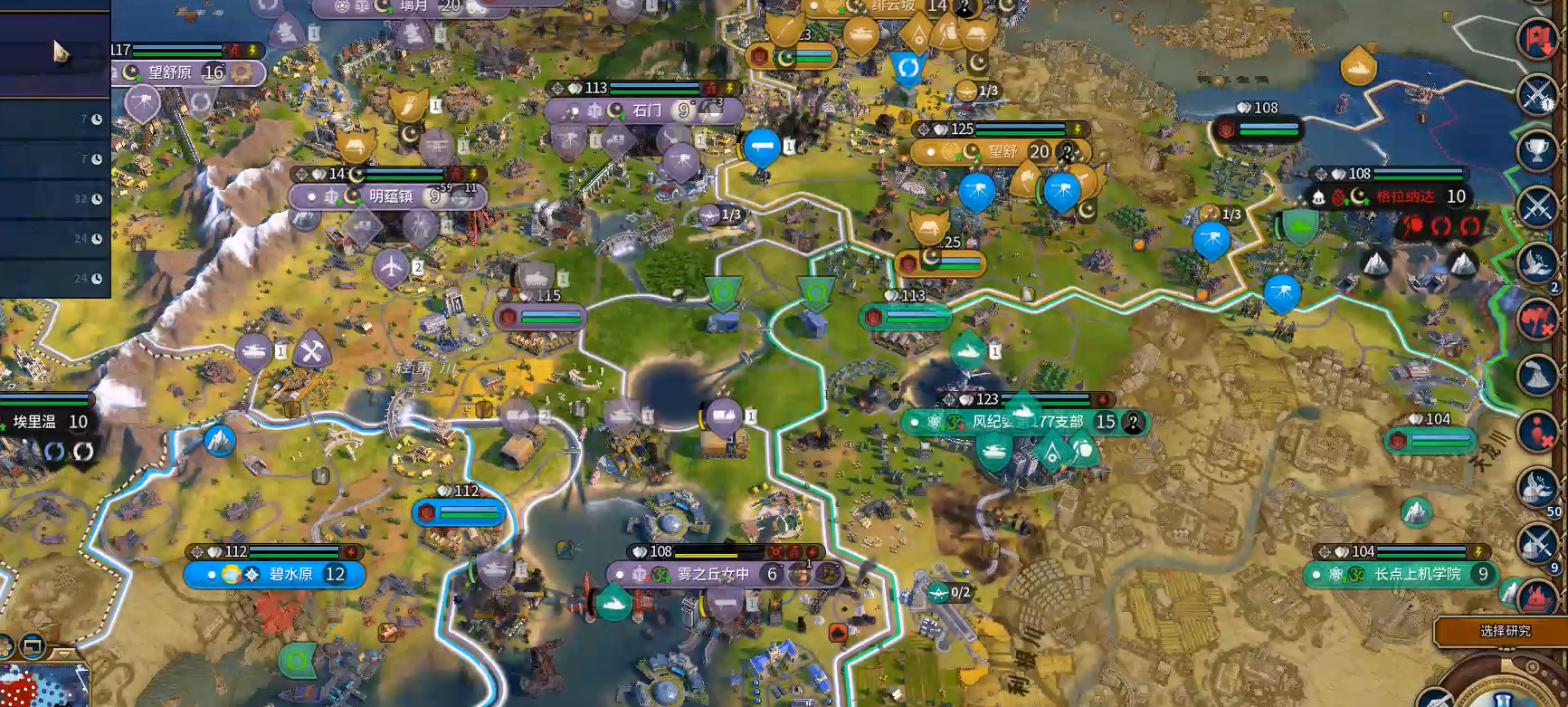Open the helmet and swords notification showing 9
The image size is (1568, 707).
[1536, 544]
